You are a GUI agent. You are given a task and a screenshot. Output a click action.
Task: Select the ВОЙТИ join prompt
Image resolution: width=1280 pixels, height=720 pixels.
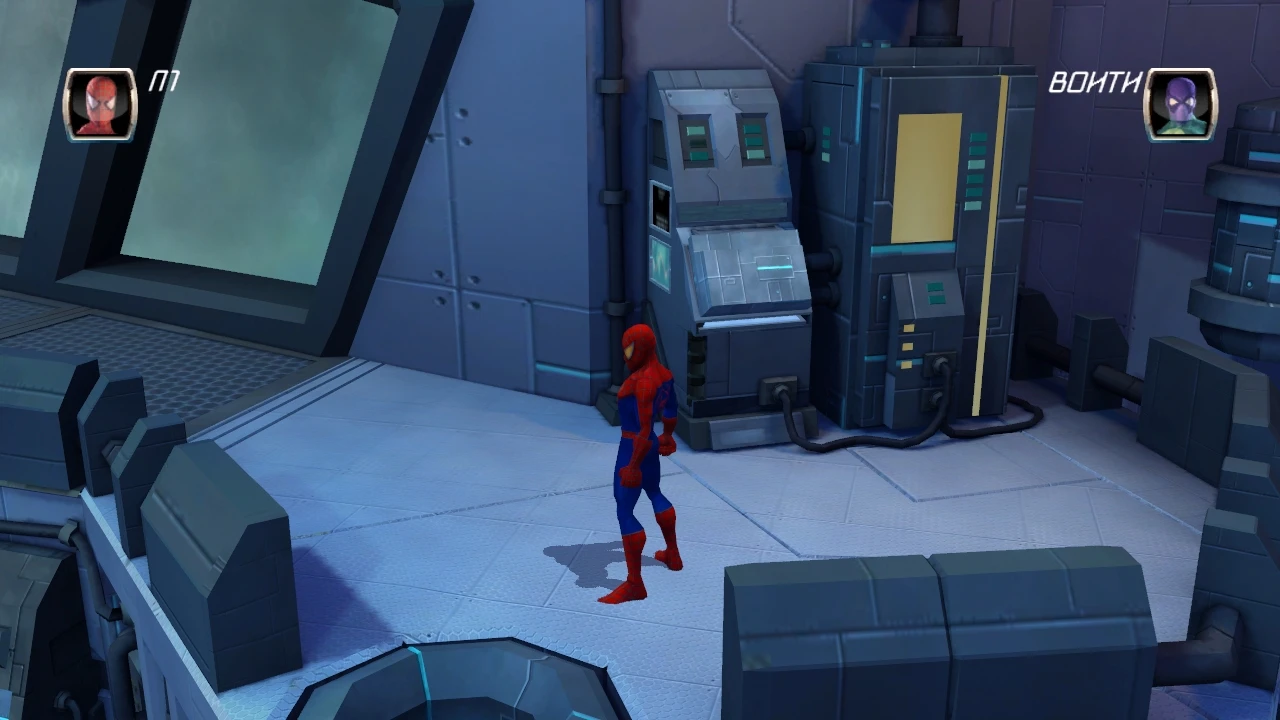click(1097, 83)
